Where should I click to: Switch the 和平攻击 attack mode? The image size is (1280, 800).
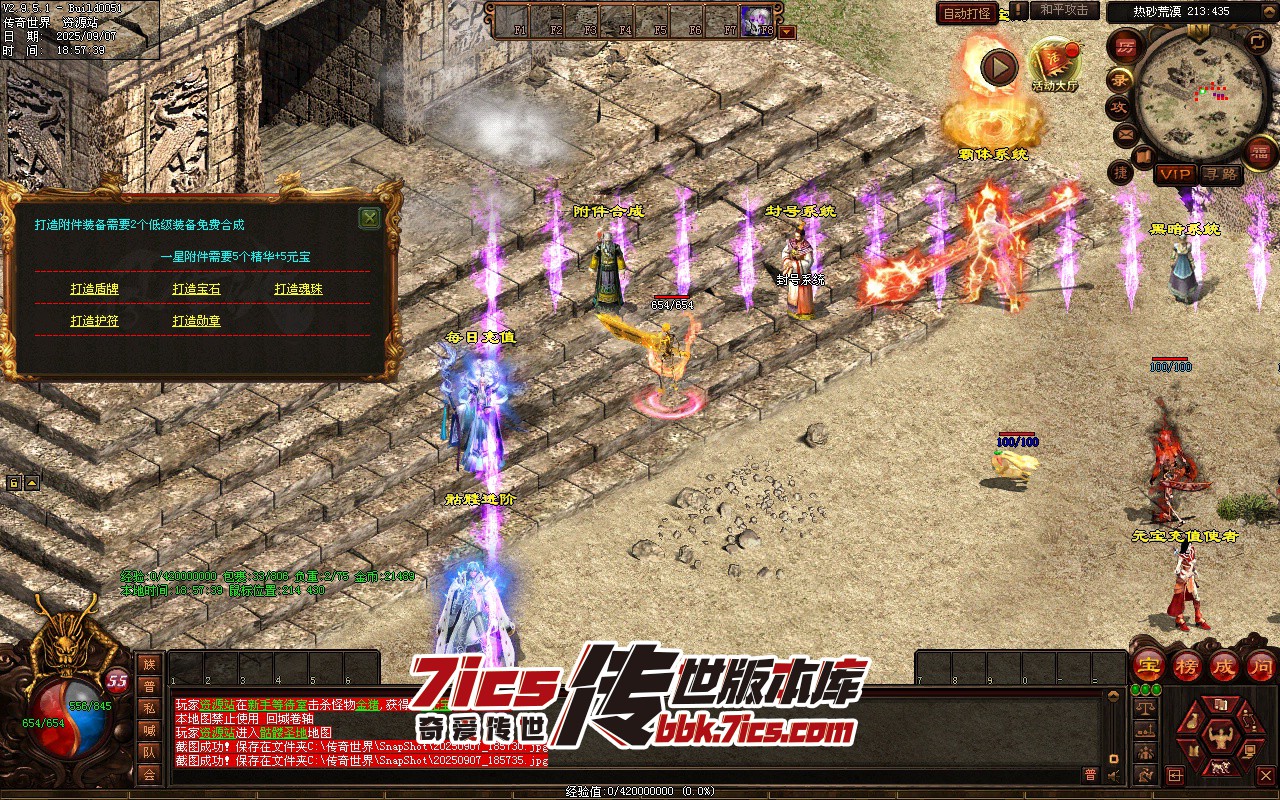1063,10
